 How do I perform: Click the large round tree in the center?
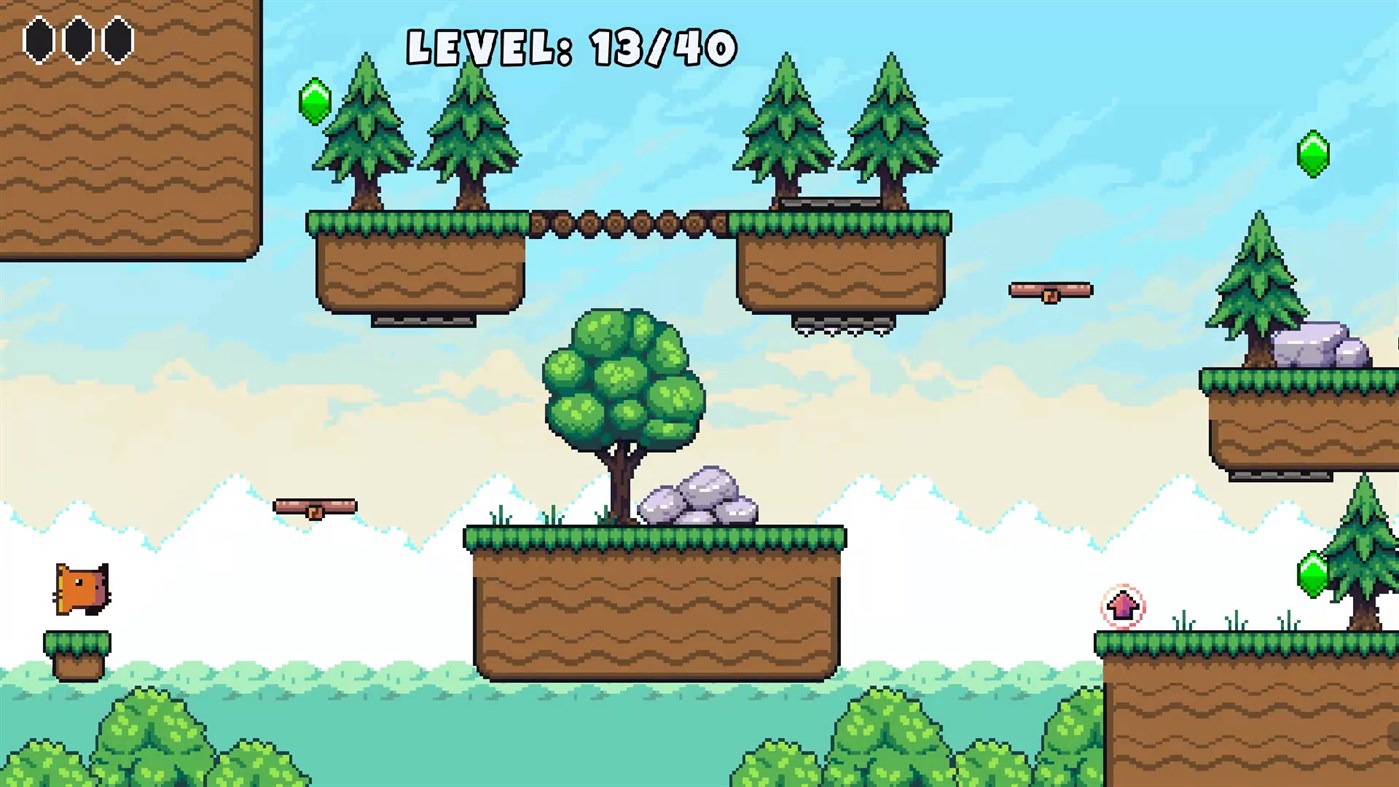click(620, 390)
